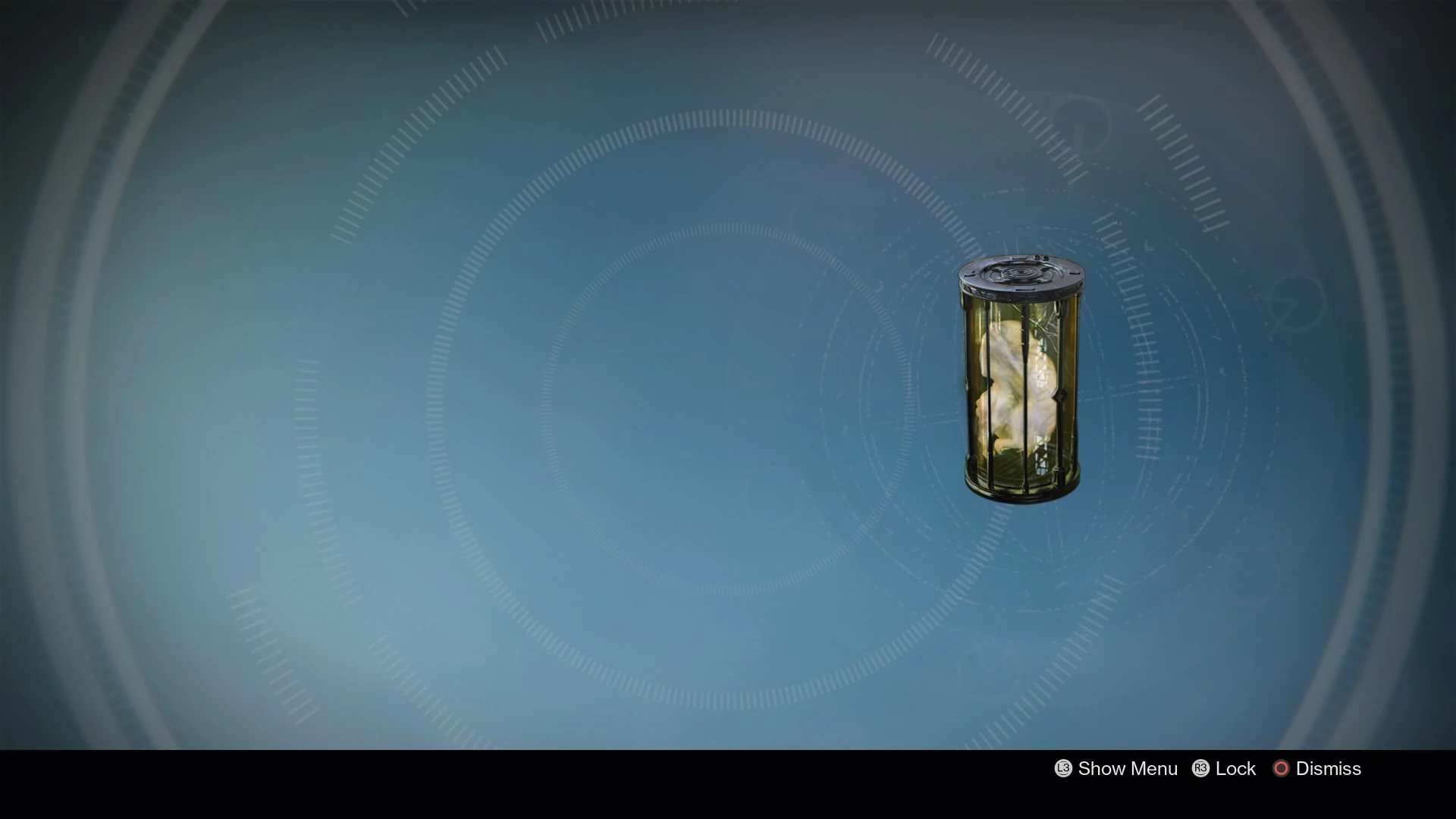Image resolution: width=1456 pixels, height=819 pixels.
Task: Open Show Menu from the bottom bar
Action: (x=1115, y=769)
